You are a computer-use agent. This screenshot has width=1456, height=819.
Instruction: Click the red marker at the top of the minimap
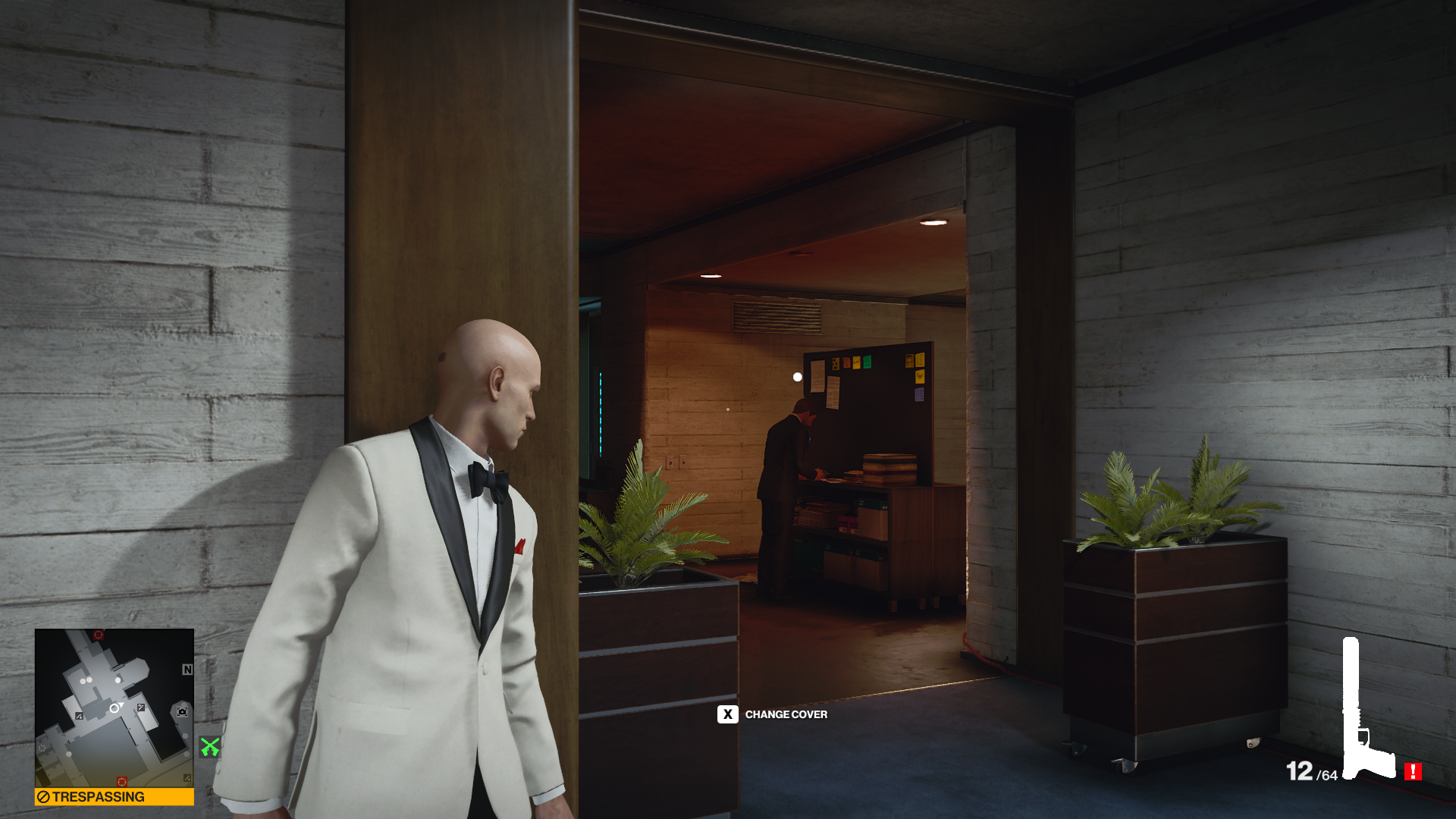point(98,635)
